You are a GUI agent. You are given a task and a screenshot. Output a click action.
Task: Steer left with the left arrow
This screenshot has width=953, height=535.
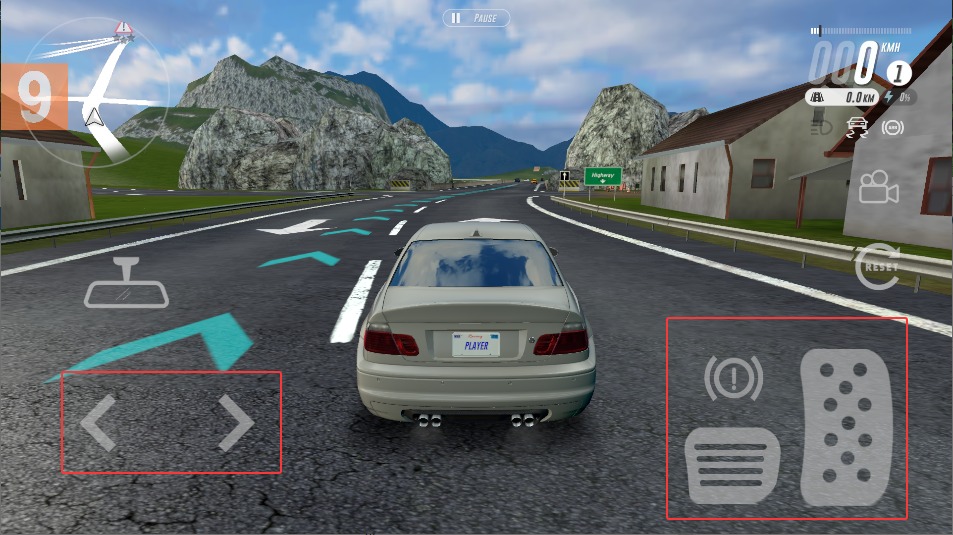(x=99, y=422)
